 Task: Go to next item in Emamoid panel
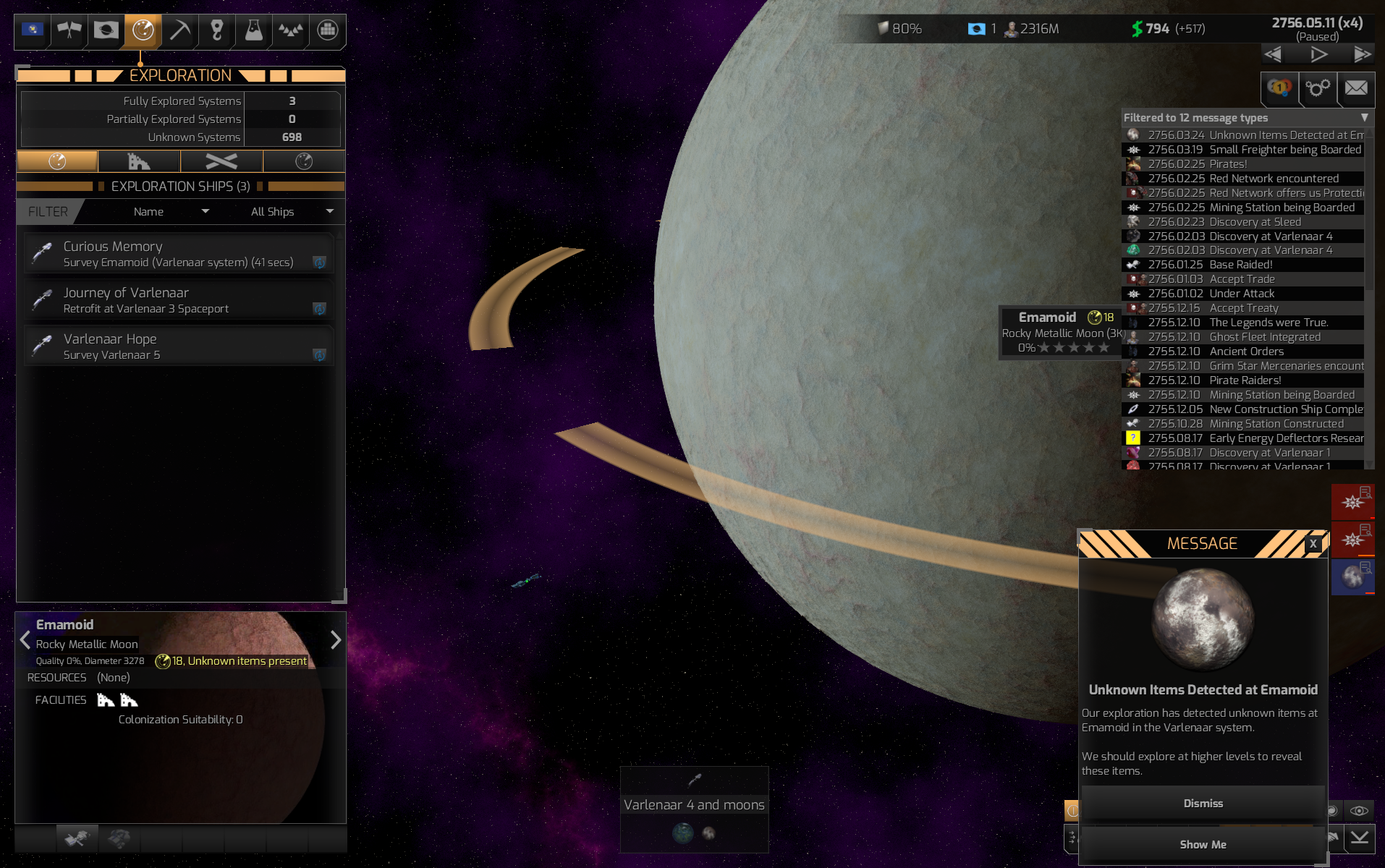(x=335, y=640)
